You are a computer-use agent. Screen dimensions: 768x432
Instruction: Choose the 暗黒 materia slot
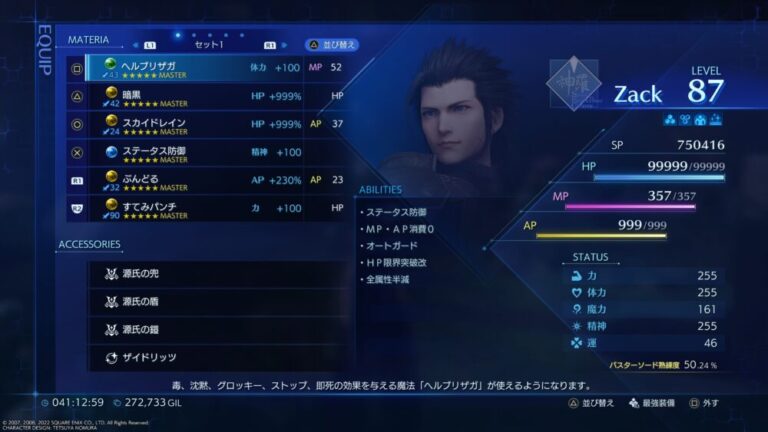(215, 96)
